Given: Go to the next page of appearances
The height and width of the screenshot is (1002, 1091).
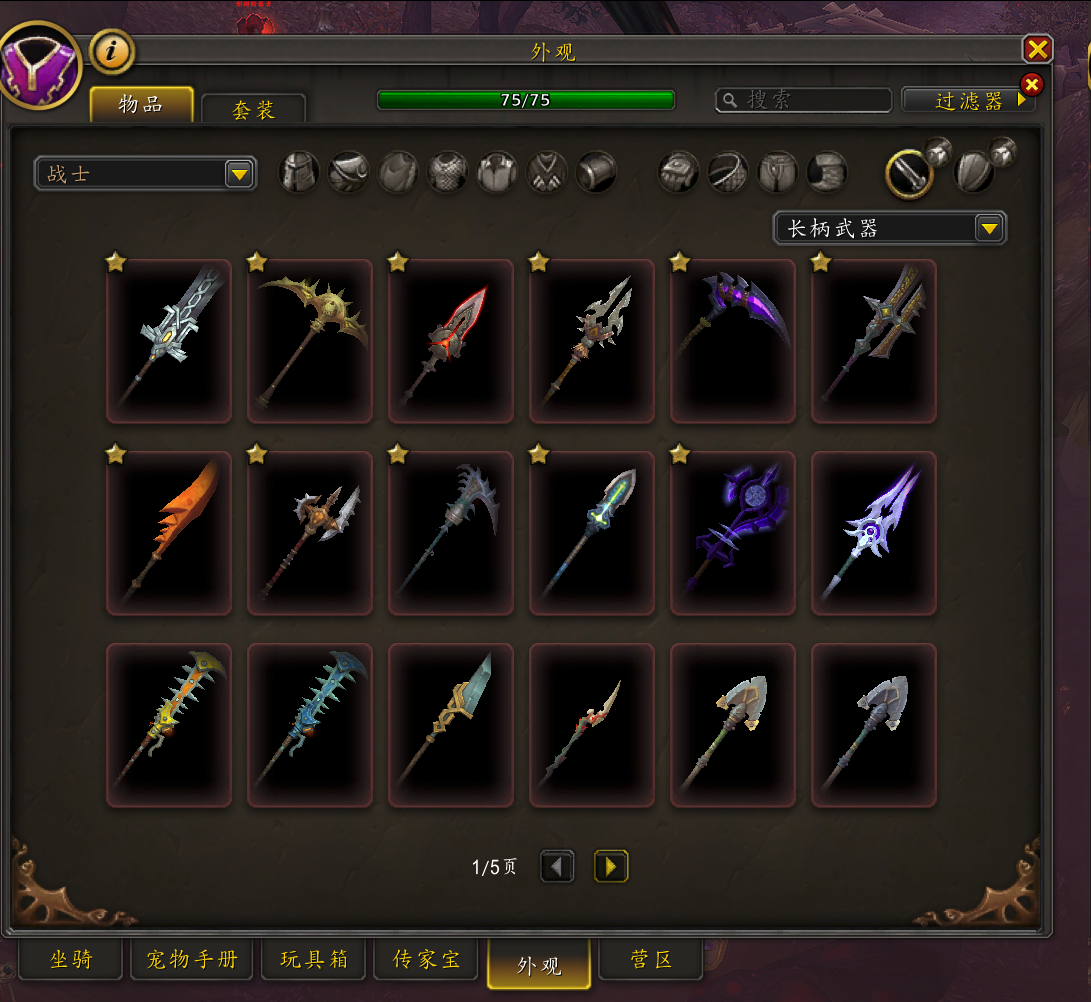Looking at the screenshot, I should click(611, 866).
